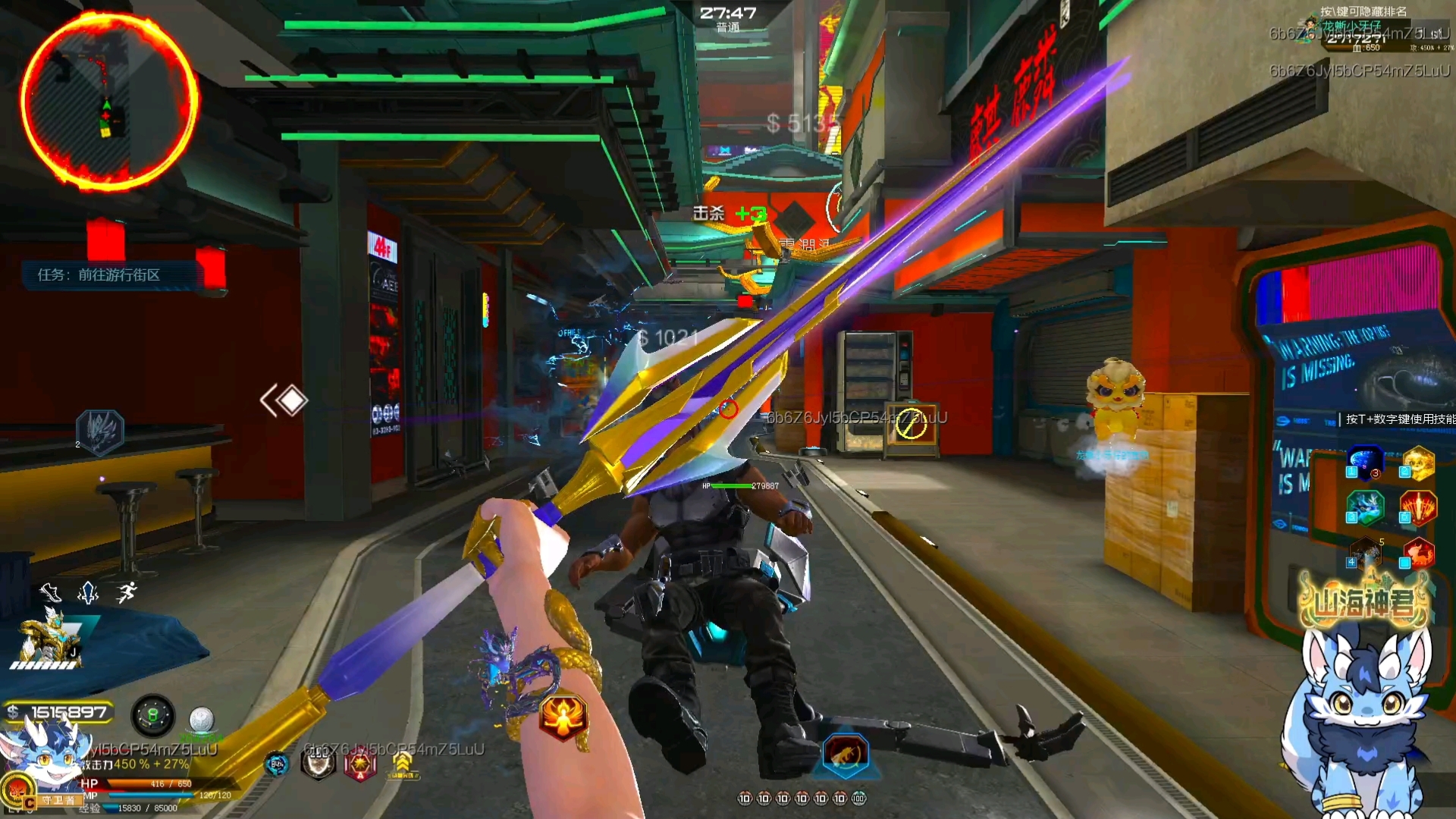Screen dimensions: 1456x819
Task: Use the golden lion beast skill
Action: (1417, 463)
